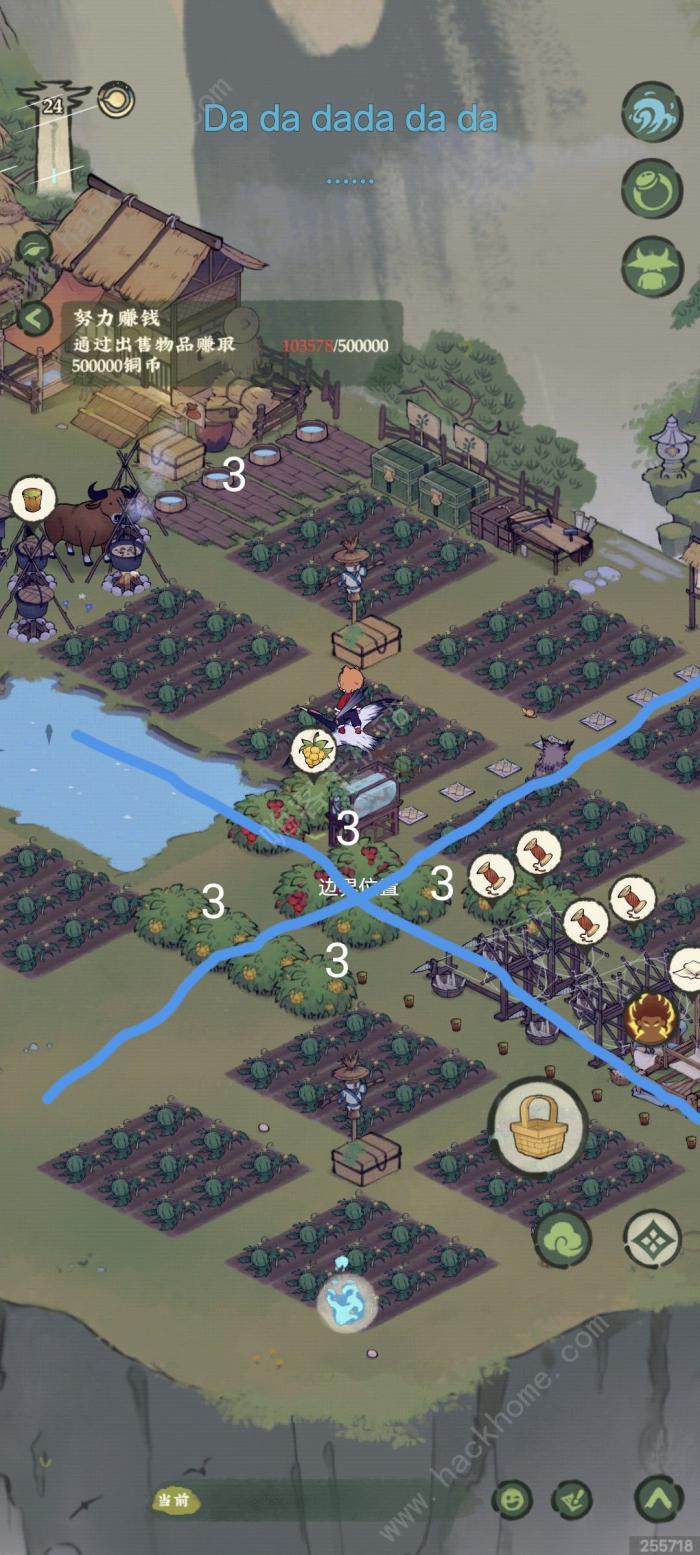Open the 当前 chat box
This screenshot has height=1555, width=700.
(x=300, y=1500)
